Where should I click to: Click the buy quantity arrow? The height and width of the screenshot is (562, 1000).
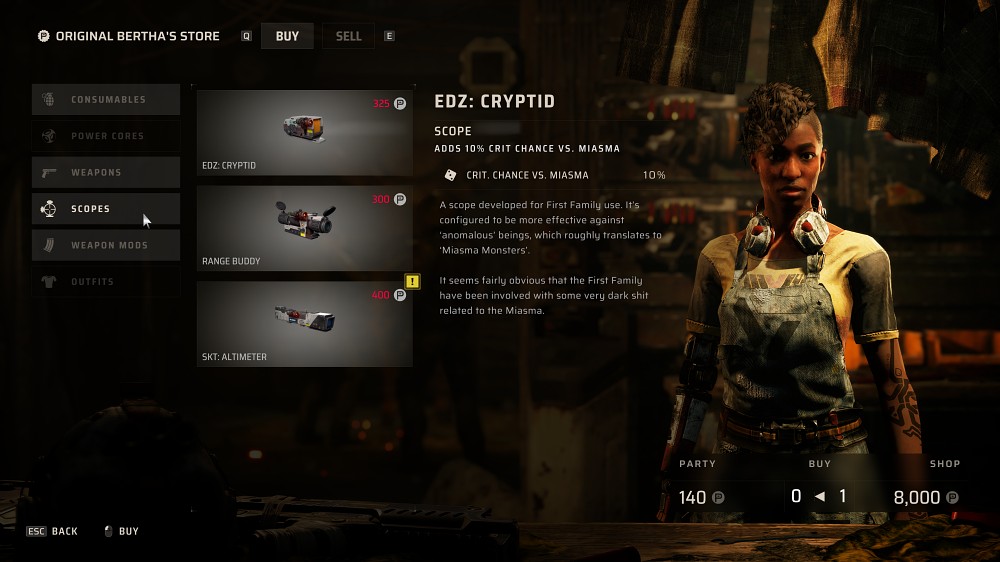coord(821,497)
